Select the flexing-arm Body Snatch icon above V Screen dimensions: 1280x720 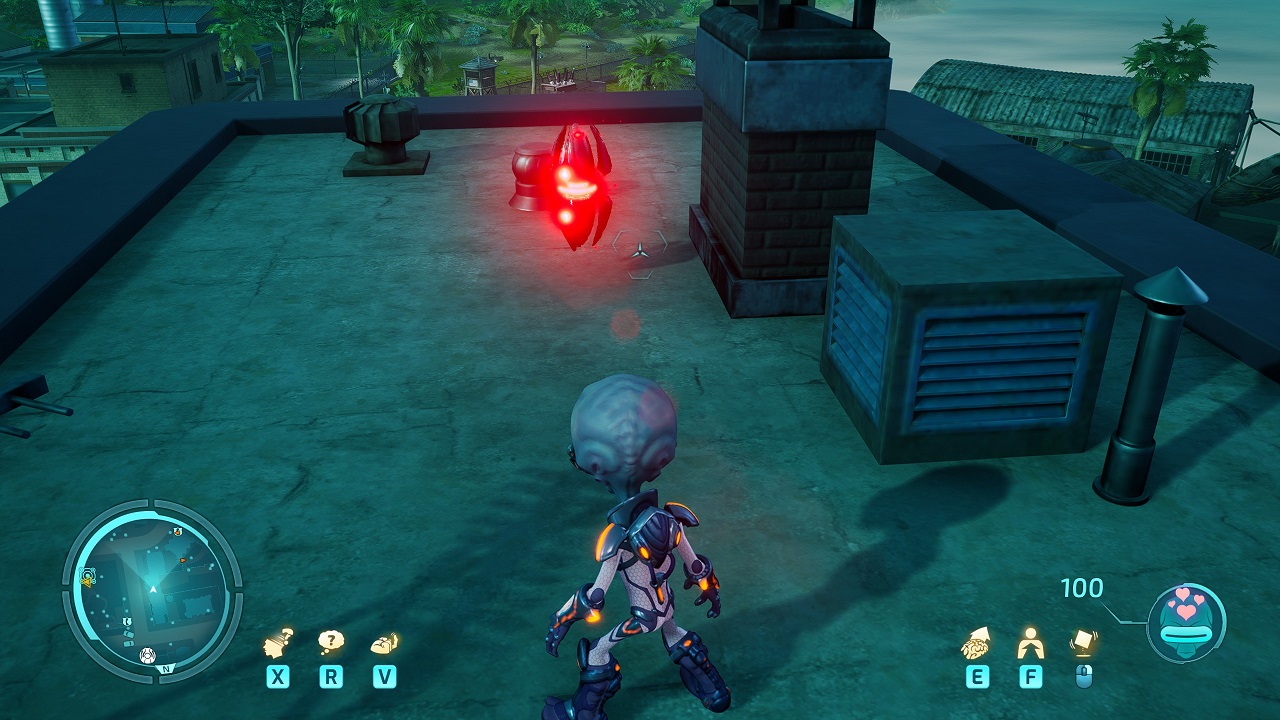pyautogui.click(x=383, y=642)
